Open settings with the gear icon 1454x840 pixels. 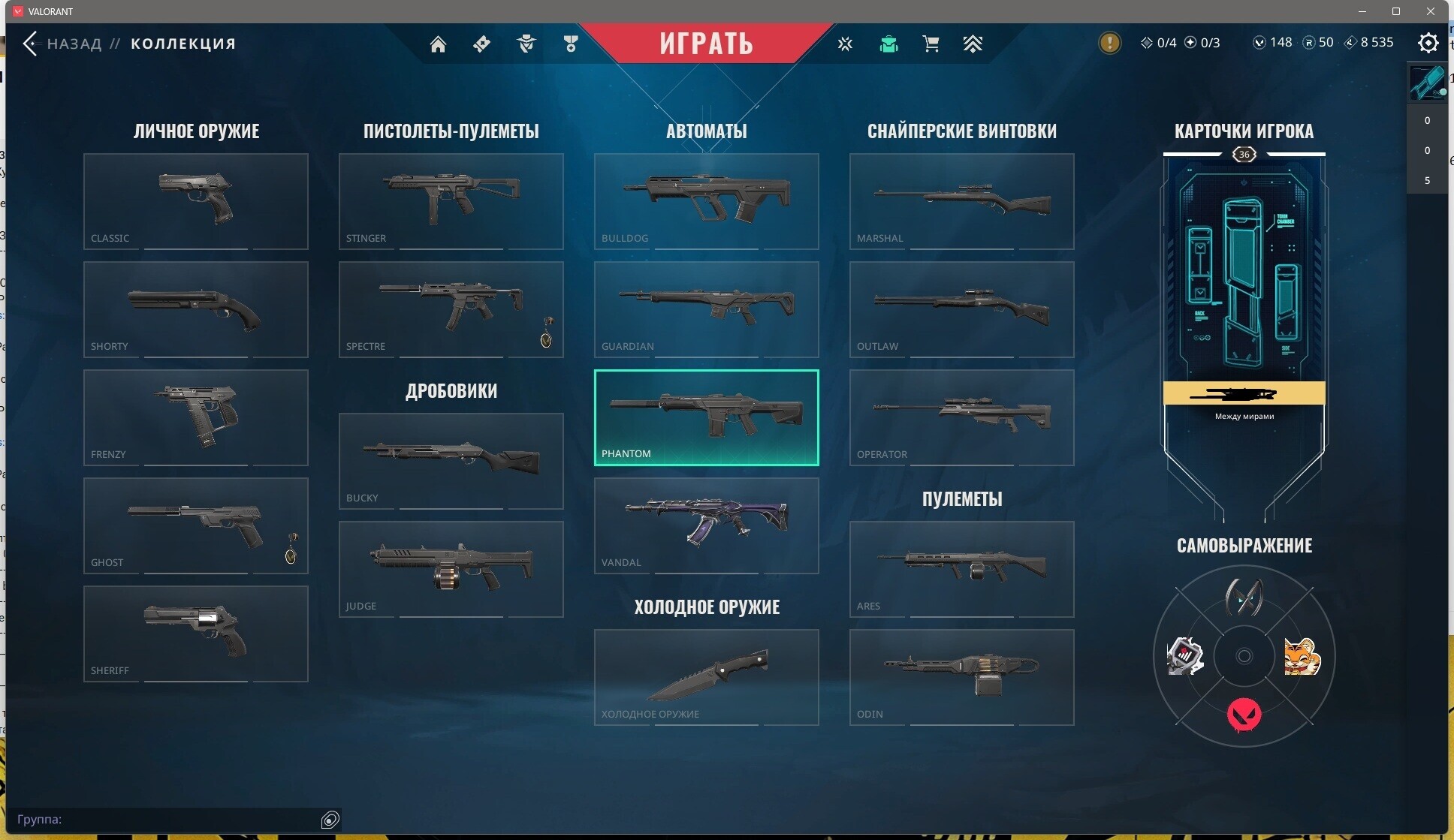point(1428,43)
